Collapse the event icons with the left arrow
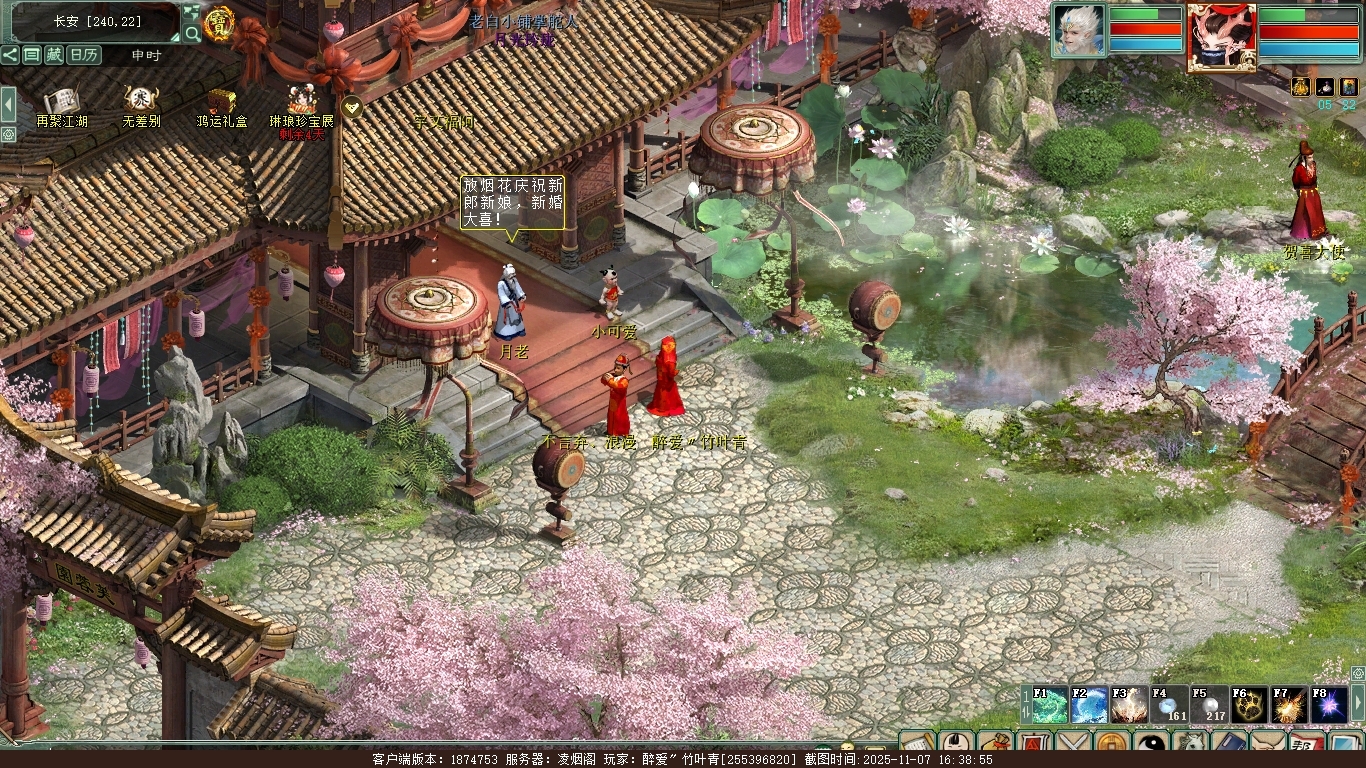The image size is (1366, 768). 9,103
